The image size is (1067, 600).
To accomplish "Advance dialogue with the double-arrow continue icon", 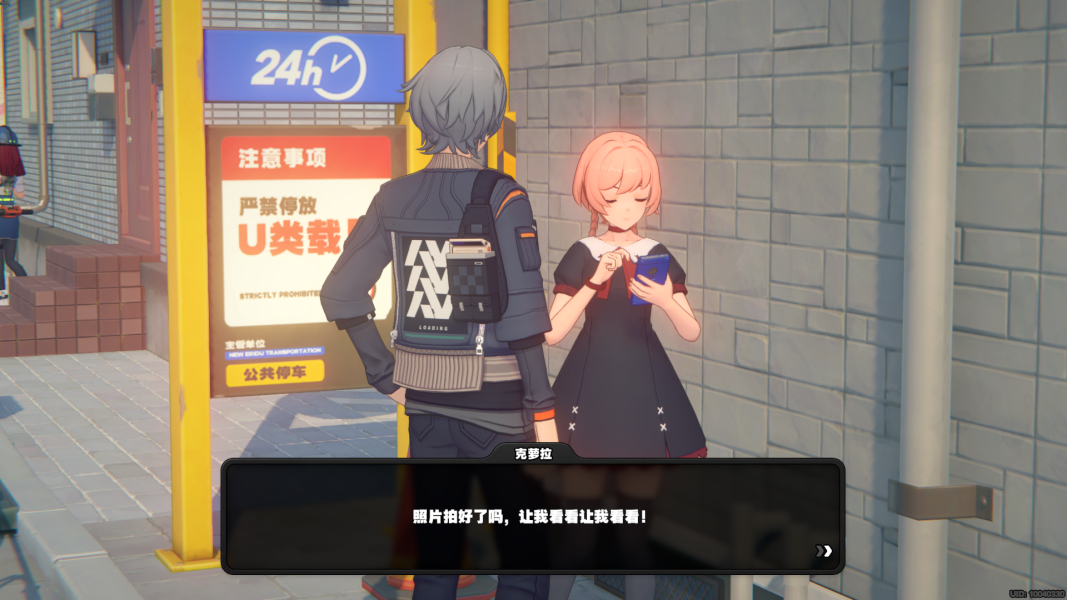I will coord(823,550).
